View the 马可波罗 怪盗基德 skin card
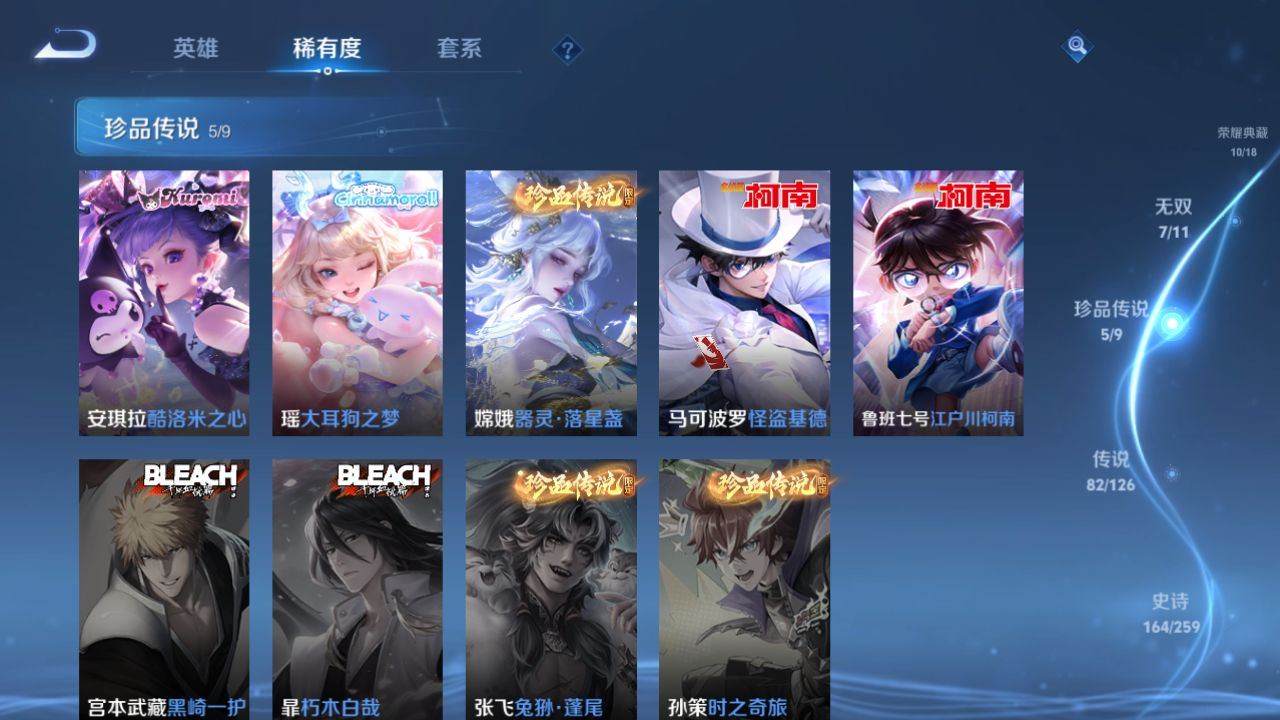Screen dimensions: 1280x720 coord(744,302)
